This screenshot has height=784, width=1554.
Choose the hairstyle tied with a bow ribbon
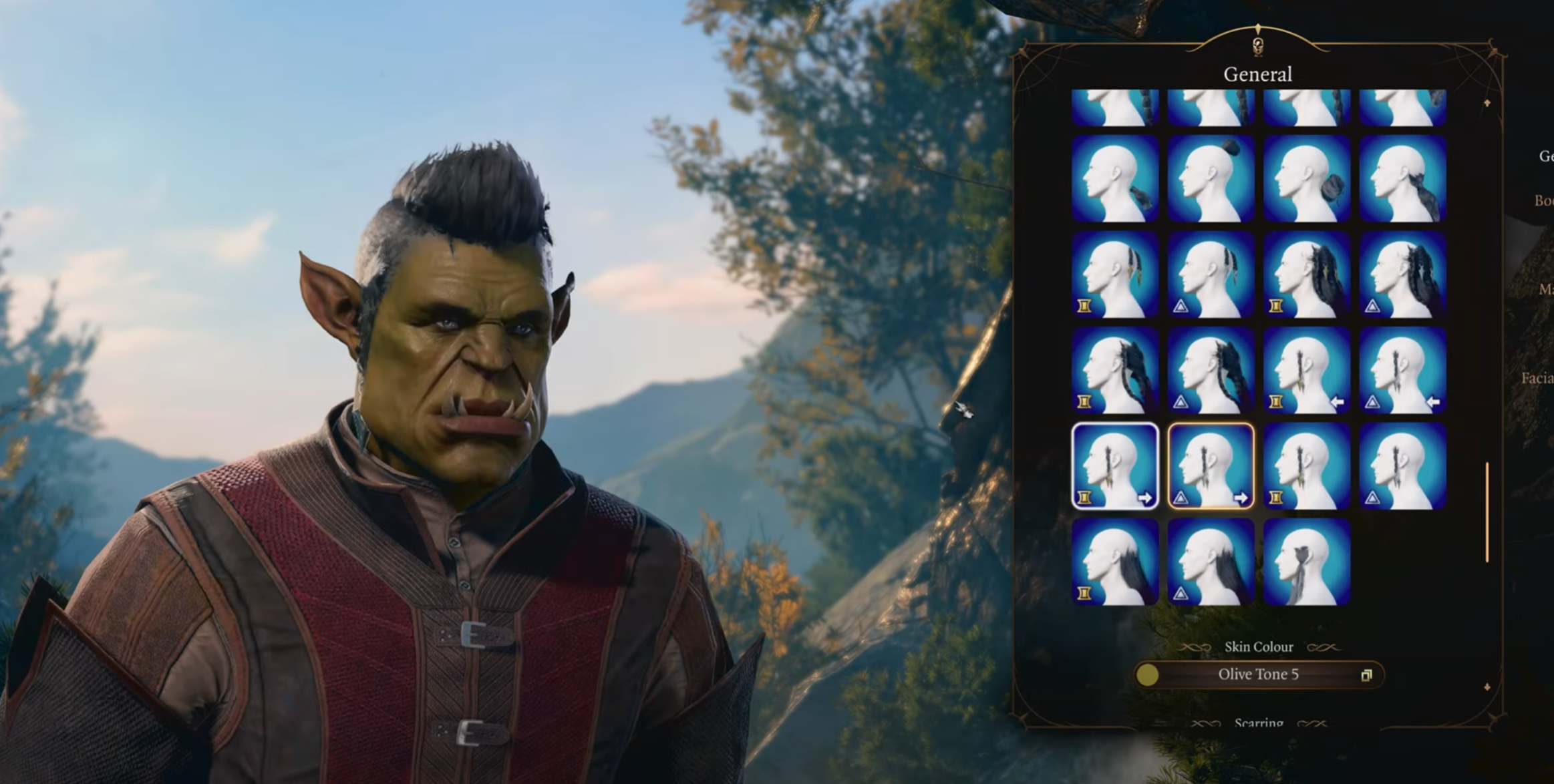click(x=1307, y=562)
